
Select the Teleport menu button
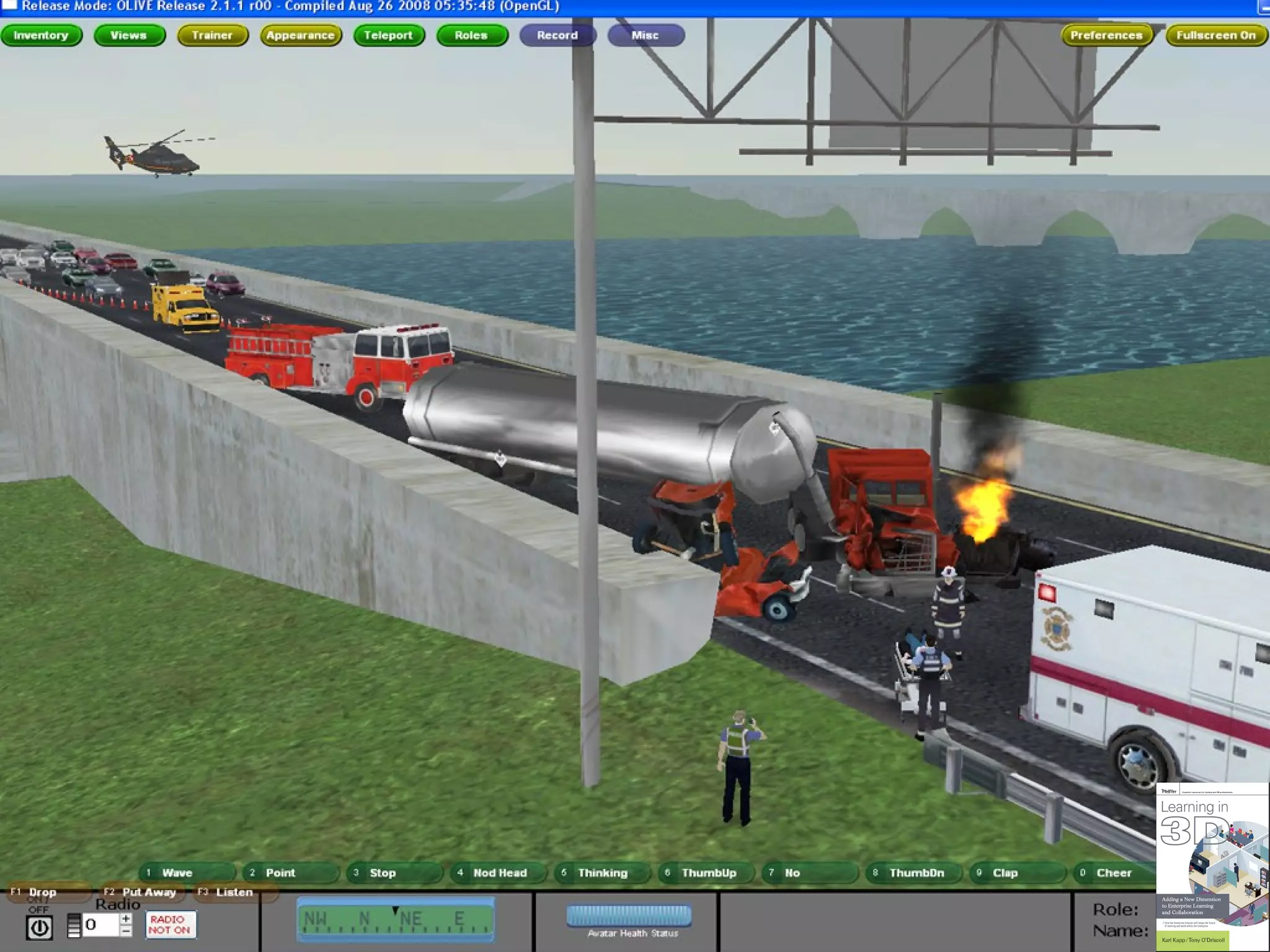[x=389, y=35]
